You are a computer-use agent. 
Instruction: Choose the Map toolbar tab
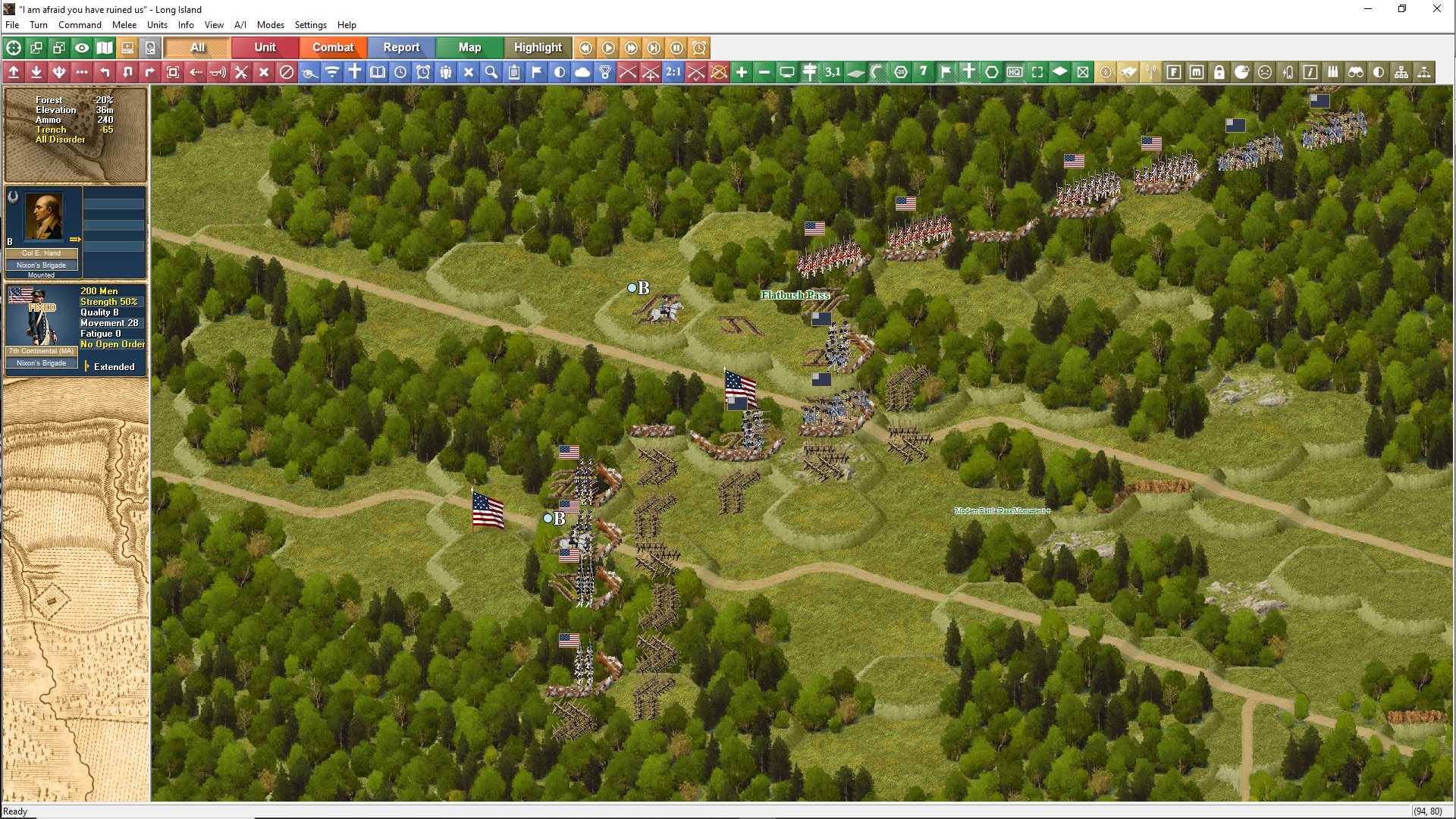click(x=469, y=47)
